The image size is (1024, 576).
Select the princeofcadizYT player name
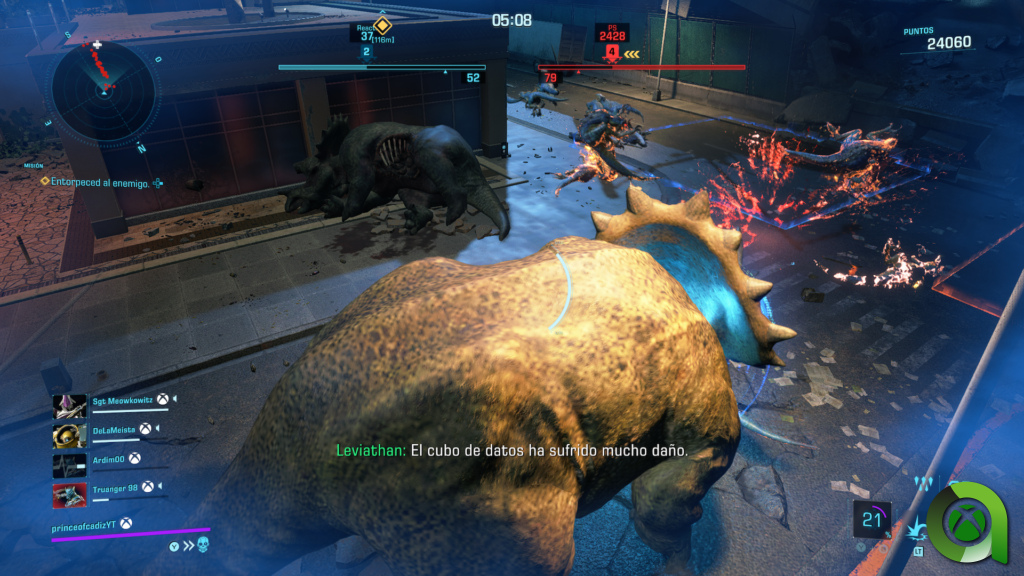92,524
